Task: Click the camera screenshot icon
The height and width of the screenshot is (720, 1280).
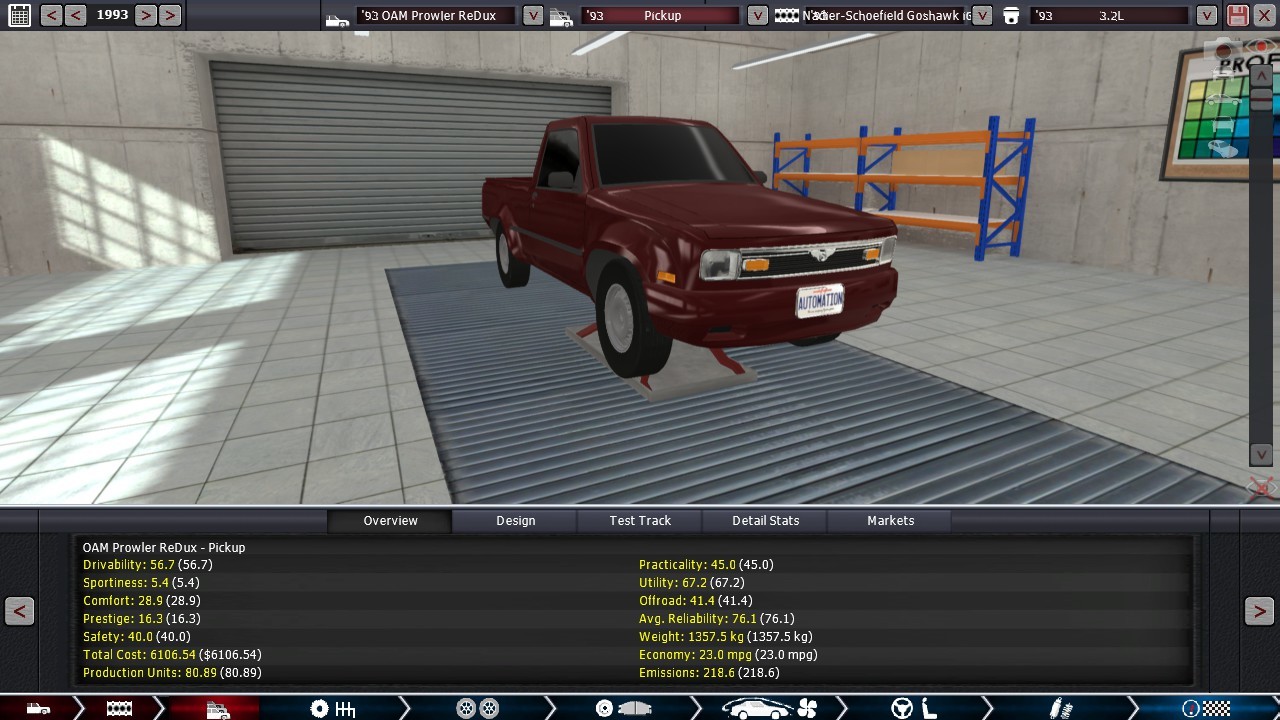Action: pos(1224,50)
